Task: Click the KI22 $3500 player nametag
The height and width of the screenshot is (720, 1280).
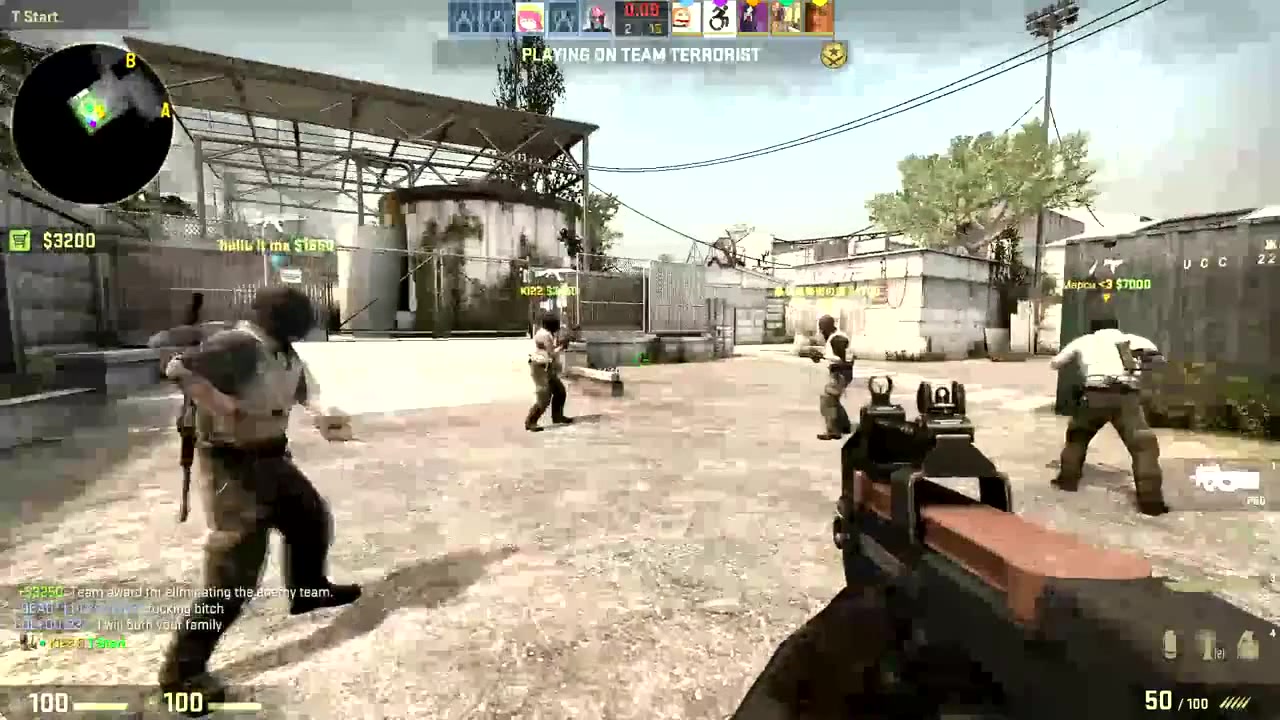Action: point(548,288)
